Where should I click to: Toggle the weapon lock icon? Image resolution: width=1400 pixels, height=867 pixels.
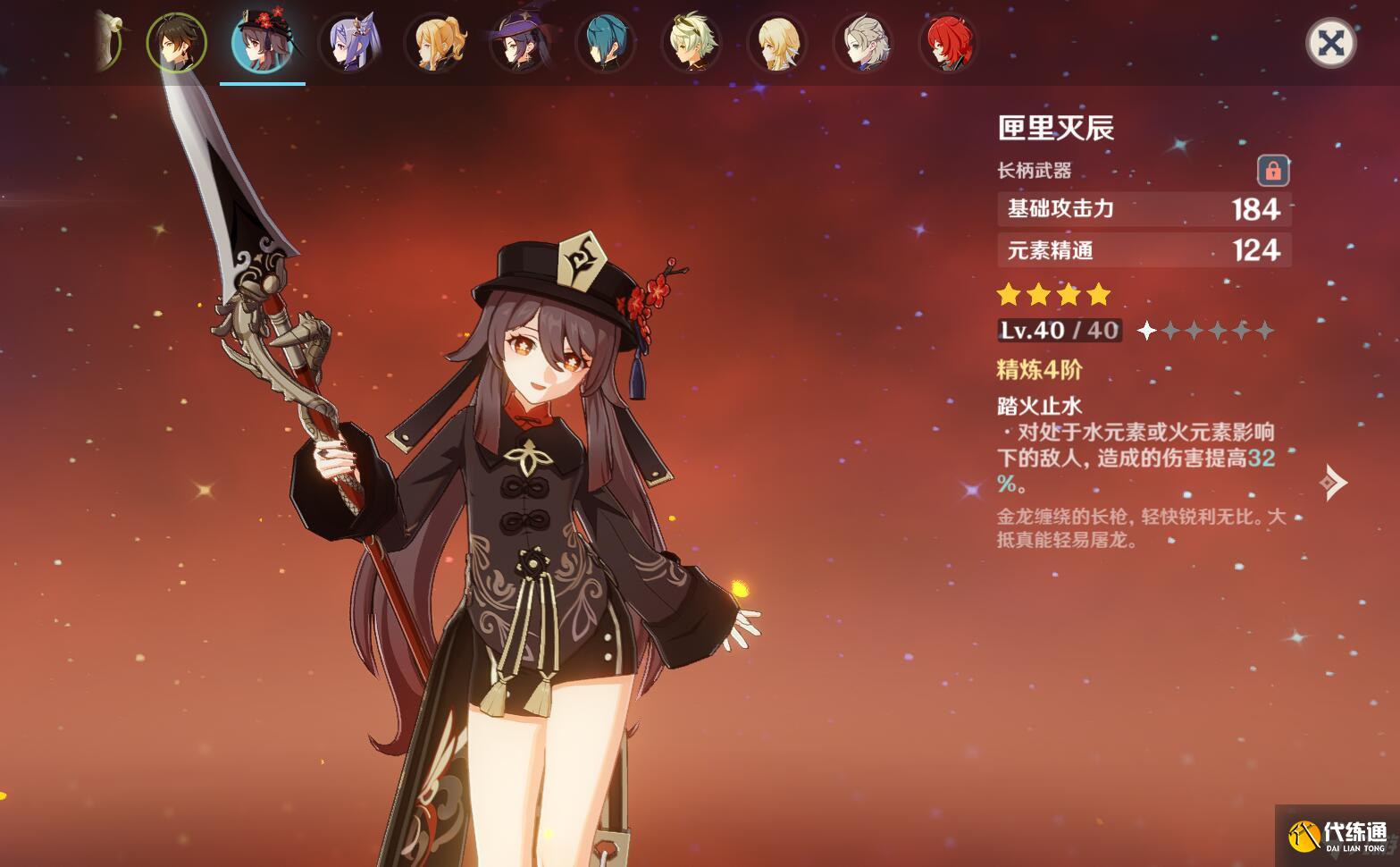click(1272, 171)
